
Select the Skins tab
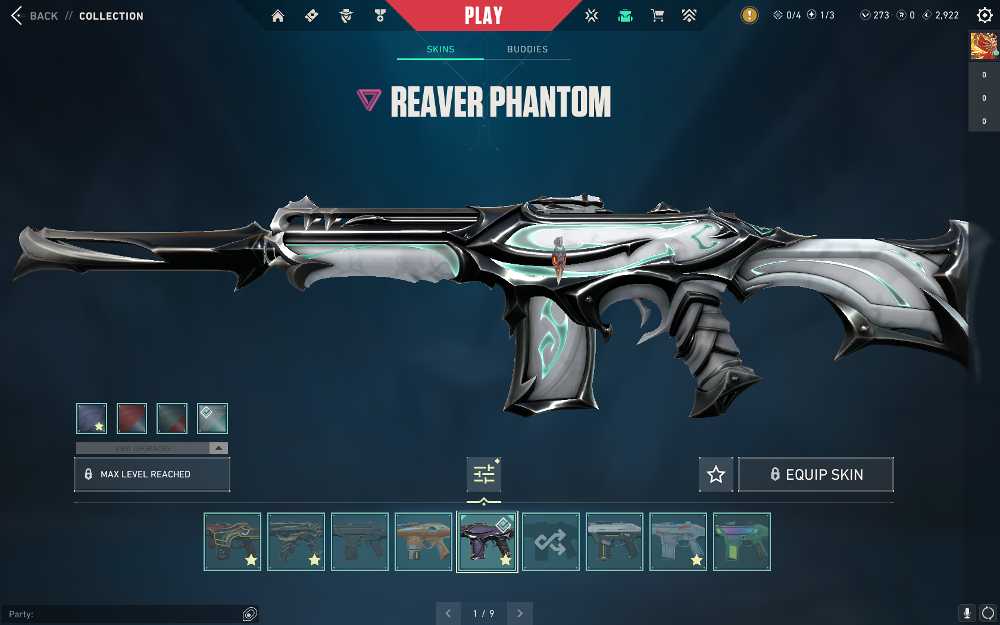(440, 49)
